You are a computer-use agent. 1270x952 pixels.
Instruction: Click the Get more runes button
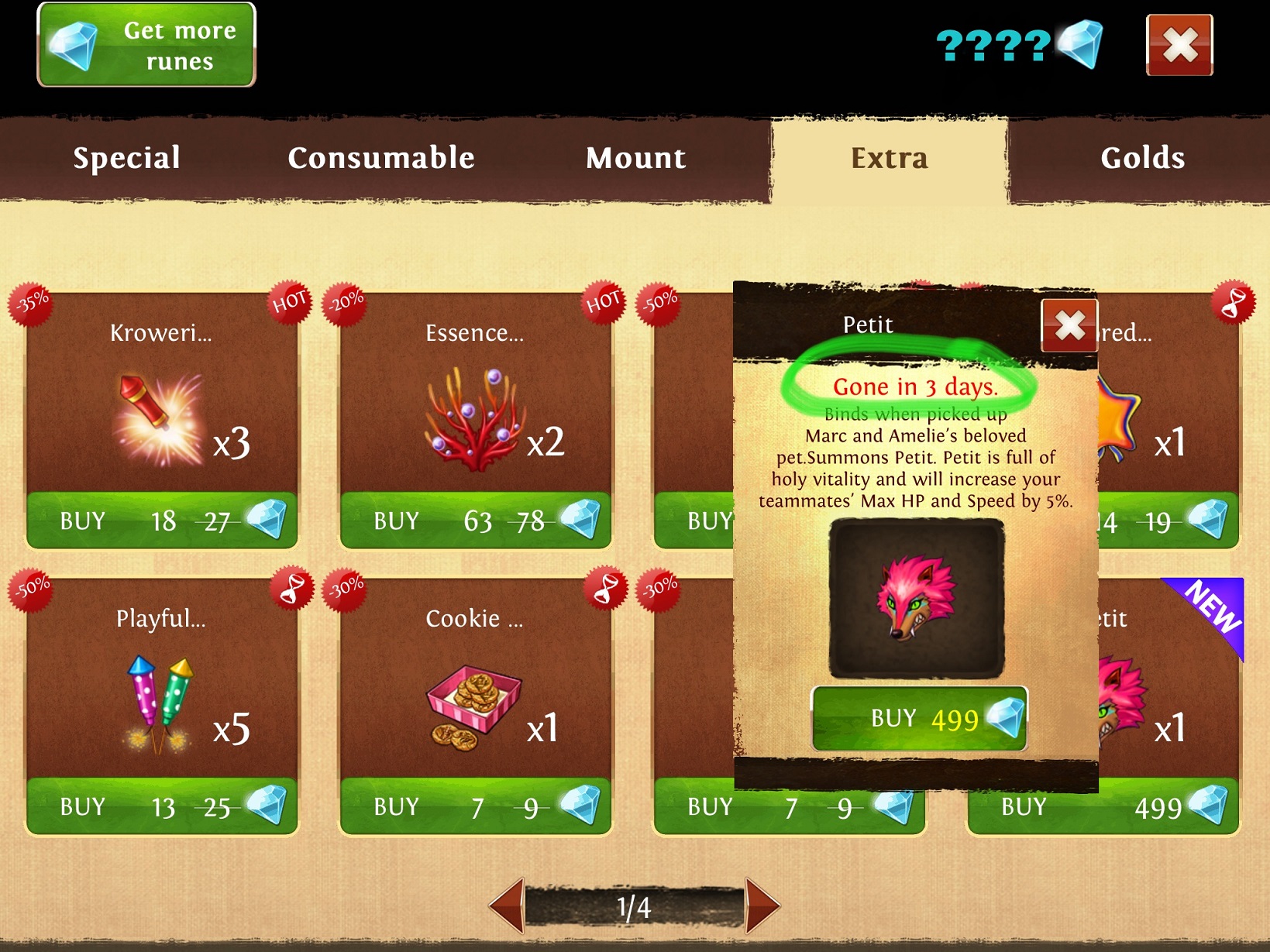[146, 45]
